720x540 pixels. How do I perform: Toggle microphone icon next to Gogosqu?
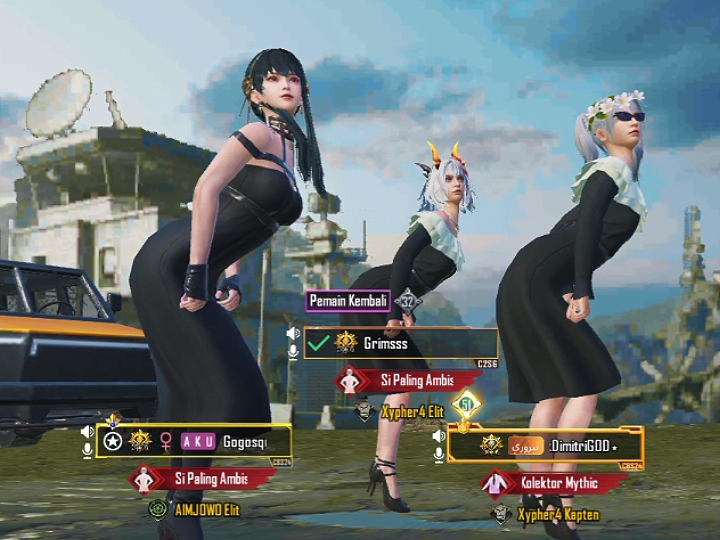pyautogui.click(x=88, y=451)
